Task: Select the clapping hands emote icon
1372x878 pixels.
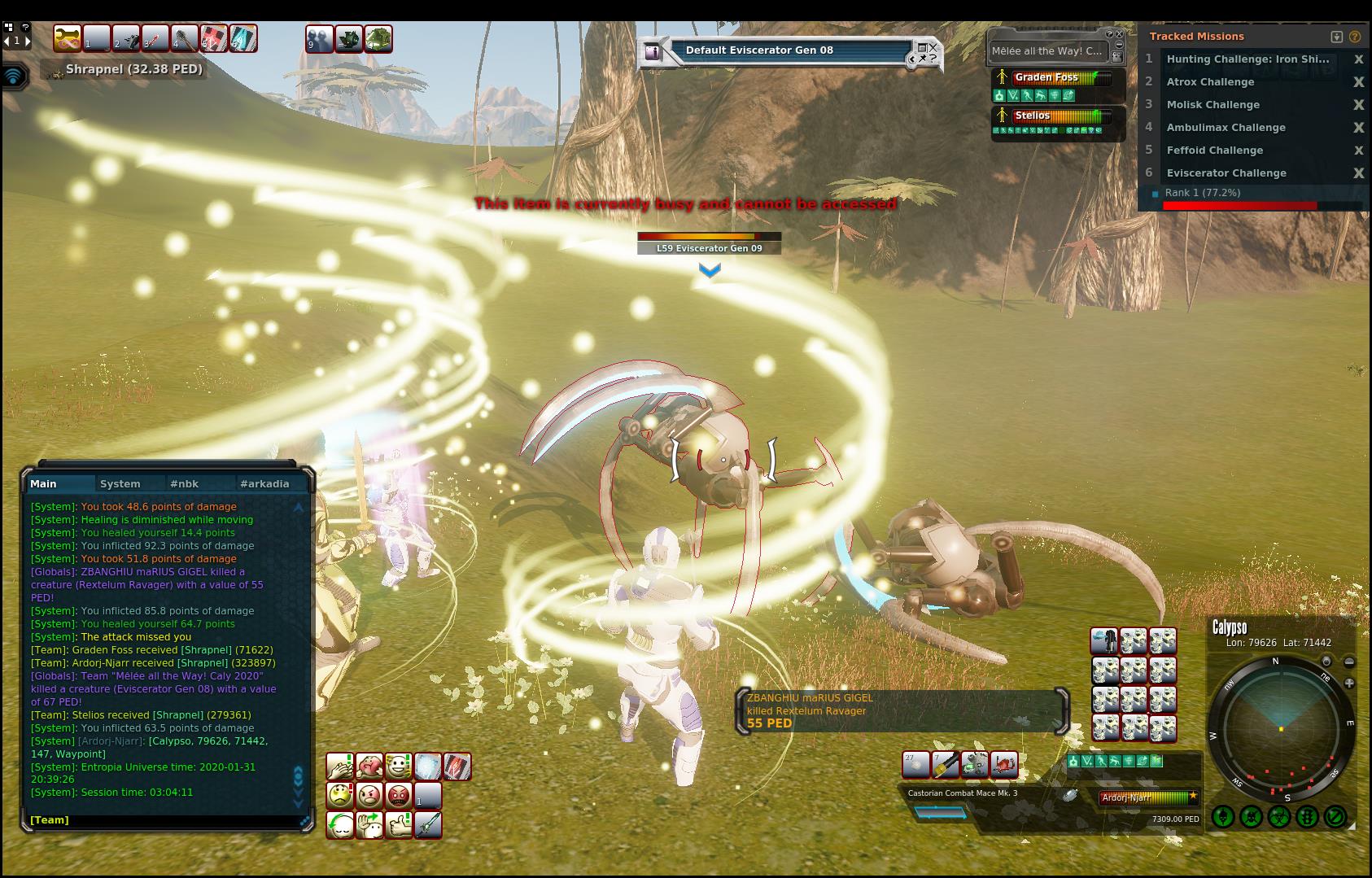Action: [339, 766]
